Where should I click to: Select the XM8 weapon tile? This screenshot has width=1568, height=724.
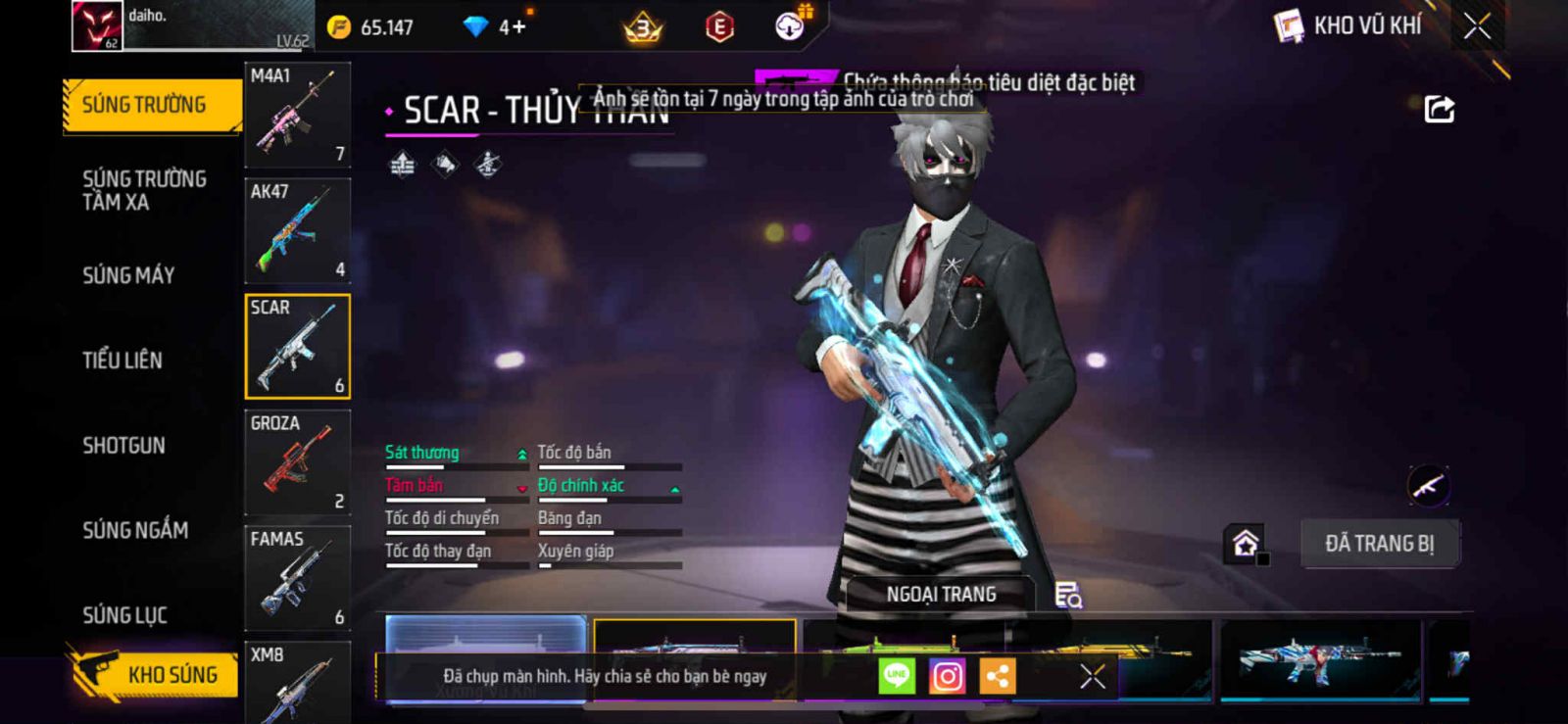297,681
